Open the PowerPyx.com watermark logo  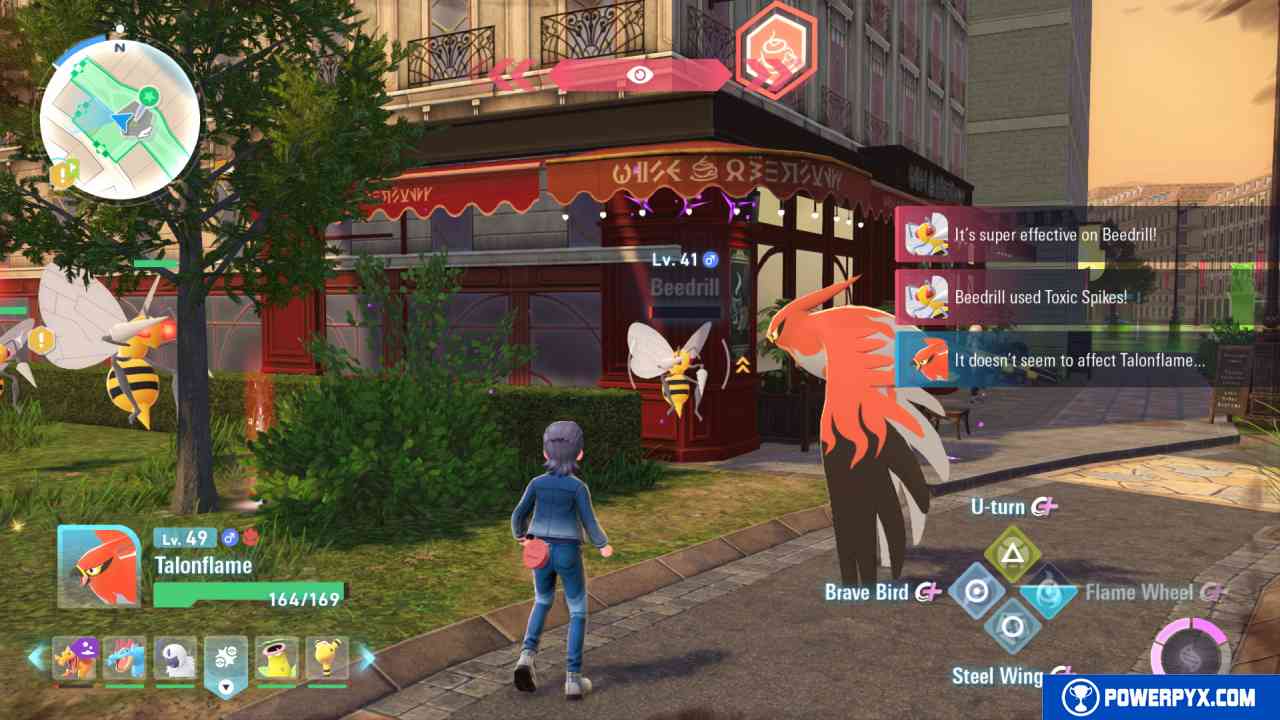[1162, 697]
